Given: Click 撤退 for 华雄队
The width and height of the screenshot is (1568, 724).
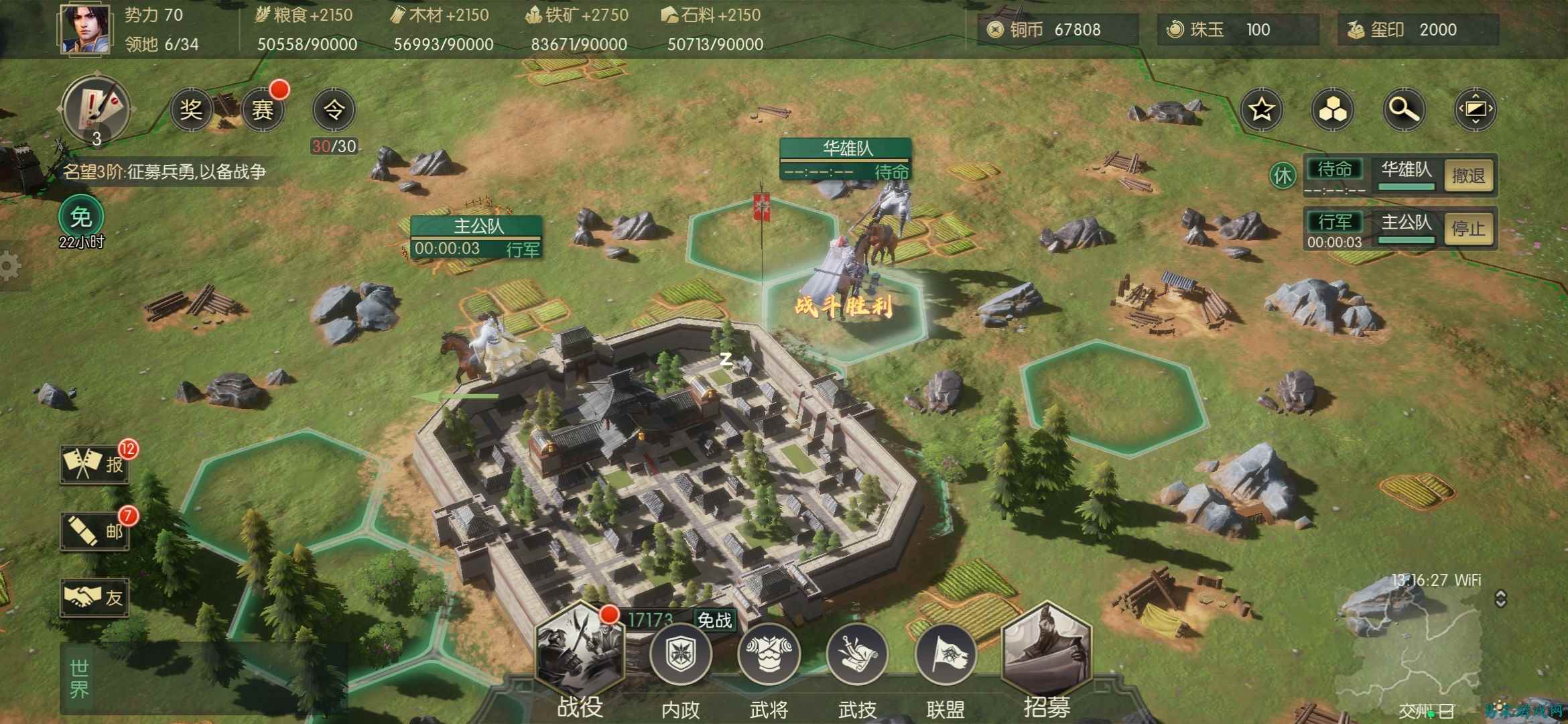Looking at the screenshot, I should click(x=1468, y=176).
